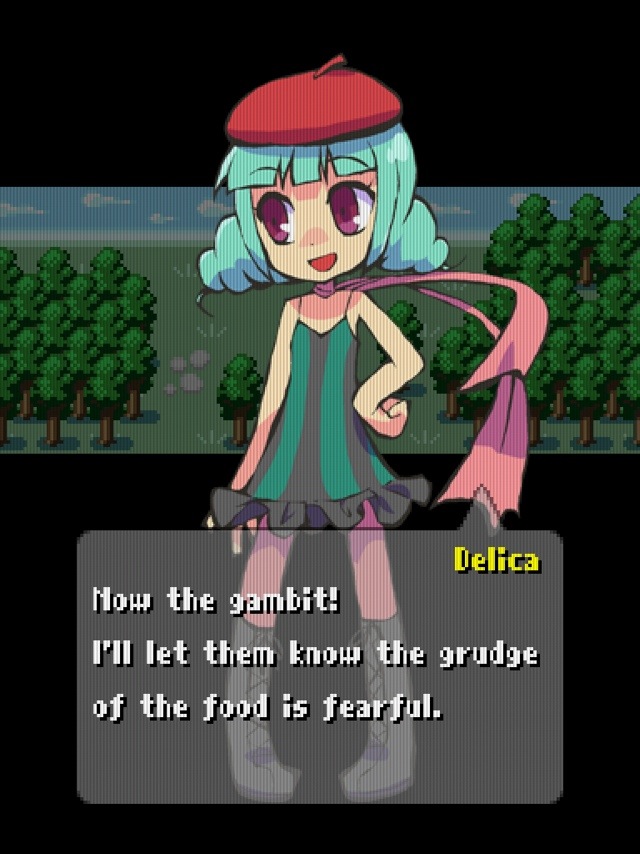Image resolution: width=640 pixels, height=854 pixels.
Task: Advance Delica's dialogue text box
Action: (319, 666)
